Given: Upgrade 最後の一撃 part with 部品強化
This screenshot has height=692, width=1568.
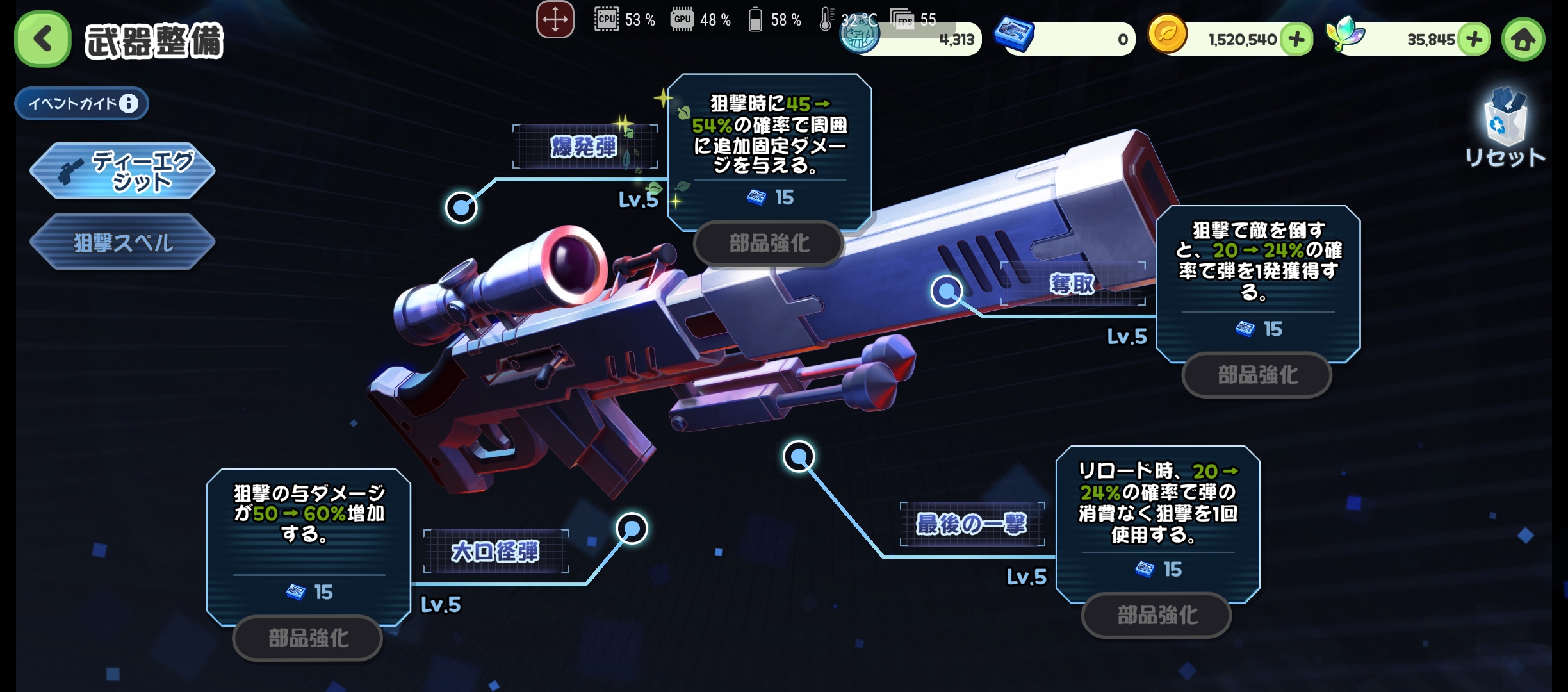Looking at the screenshot, I should [1157, 615].
